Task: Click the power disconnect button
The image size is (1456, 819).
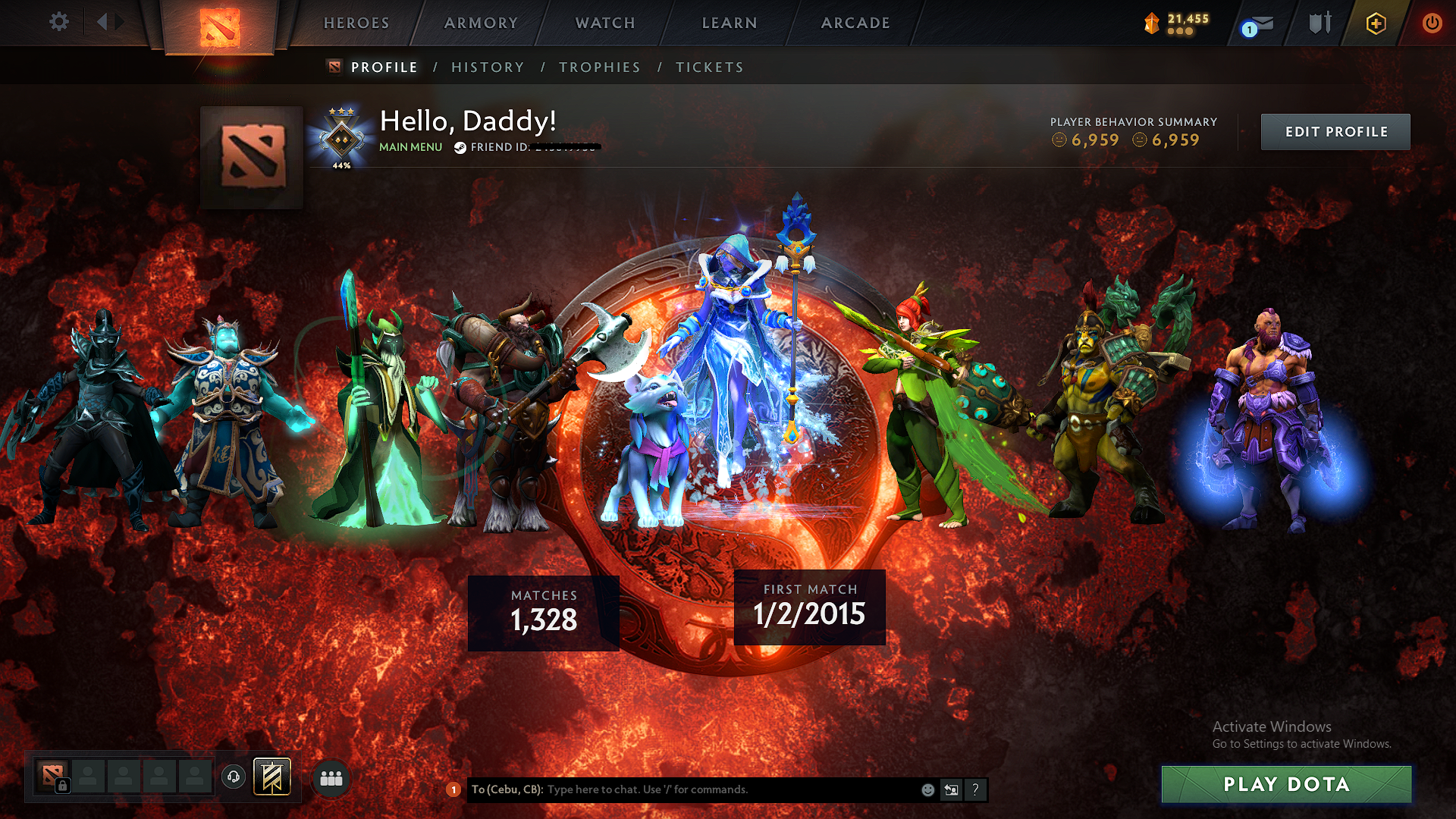Action: (1432, 23)
